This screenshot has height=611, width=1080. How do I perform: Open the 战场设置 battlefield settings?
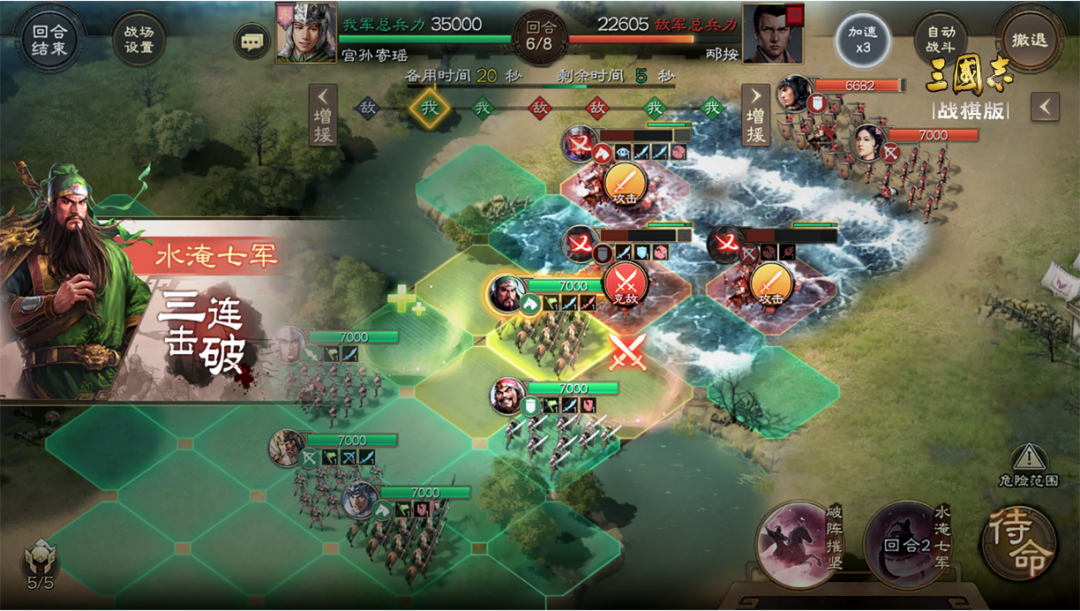coord(139,41)
